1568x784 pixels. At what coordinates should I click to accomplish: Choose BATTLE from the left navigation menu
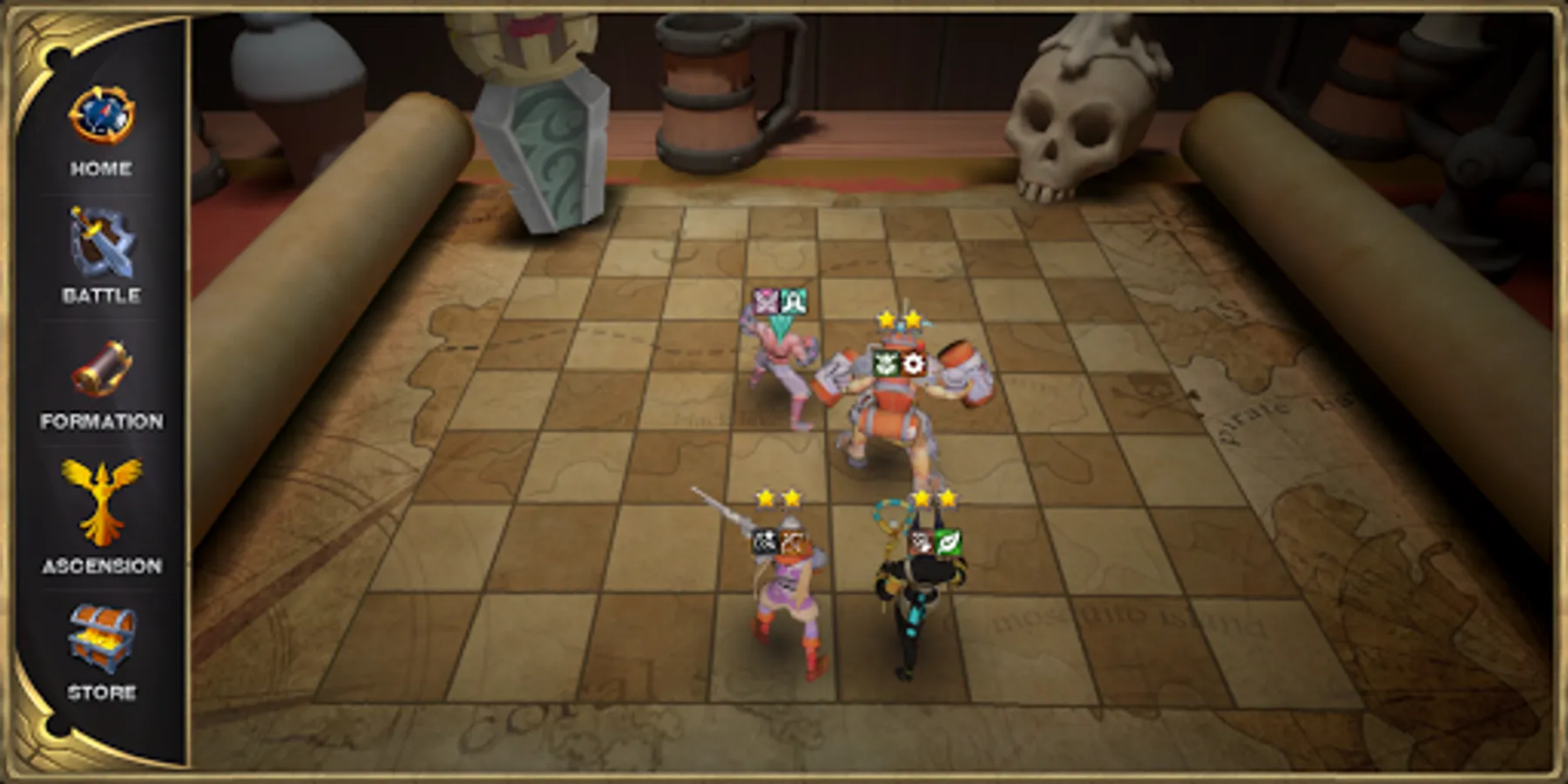coord(103,295)
